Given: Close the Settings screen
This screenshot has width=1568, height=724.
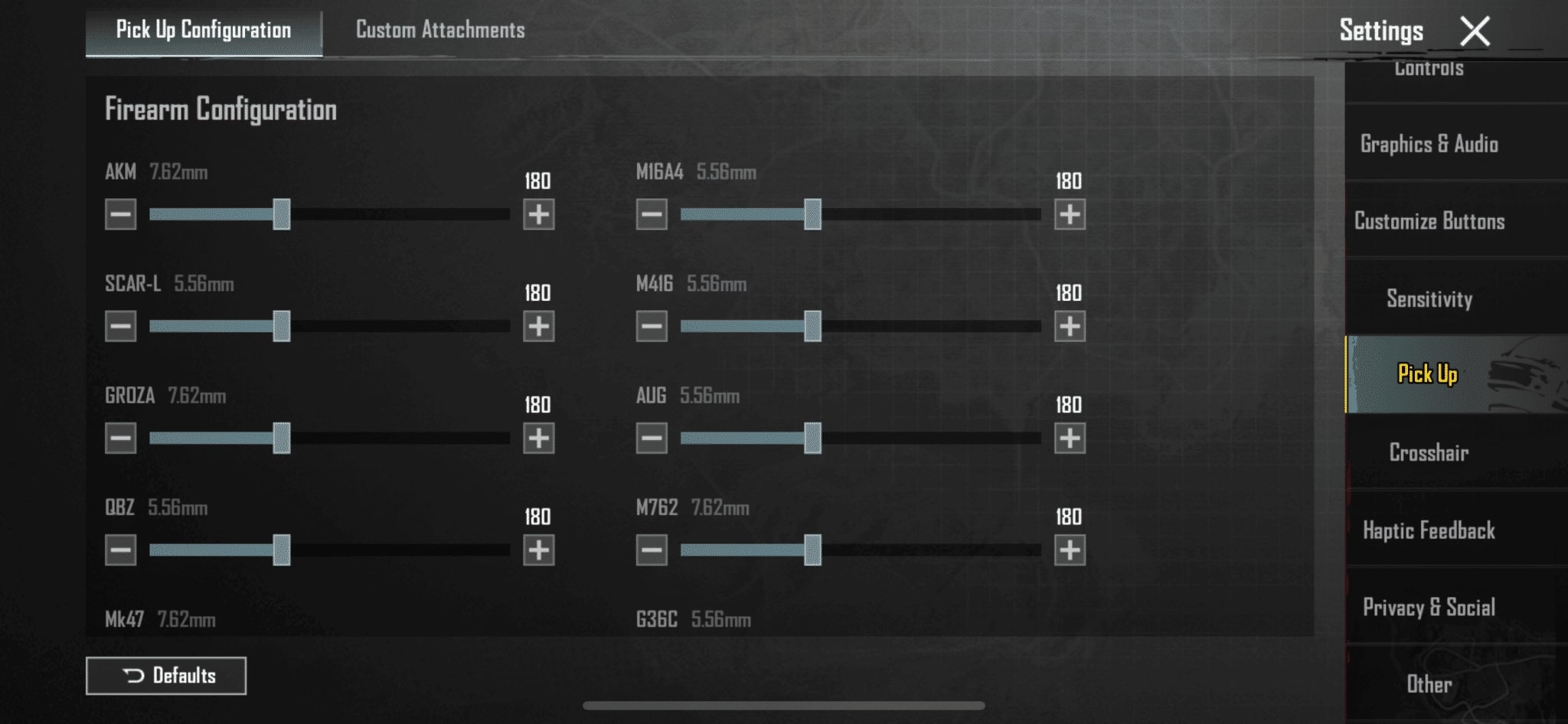Looking at the screenshot, I should point(1475,31).
